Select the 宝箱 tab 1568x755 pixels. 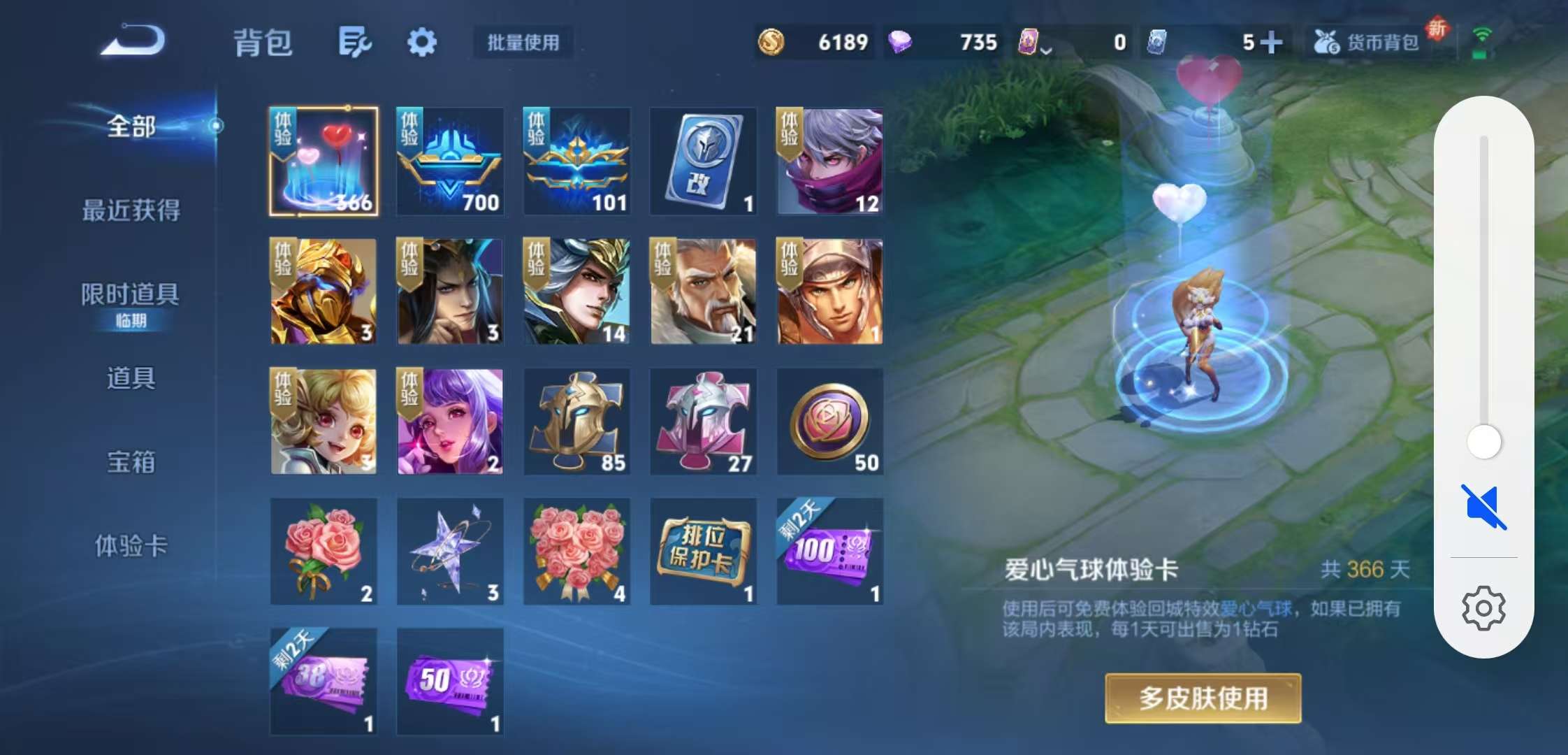(x=133, y=463)
